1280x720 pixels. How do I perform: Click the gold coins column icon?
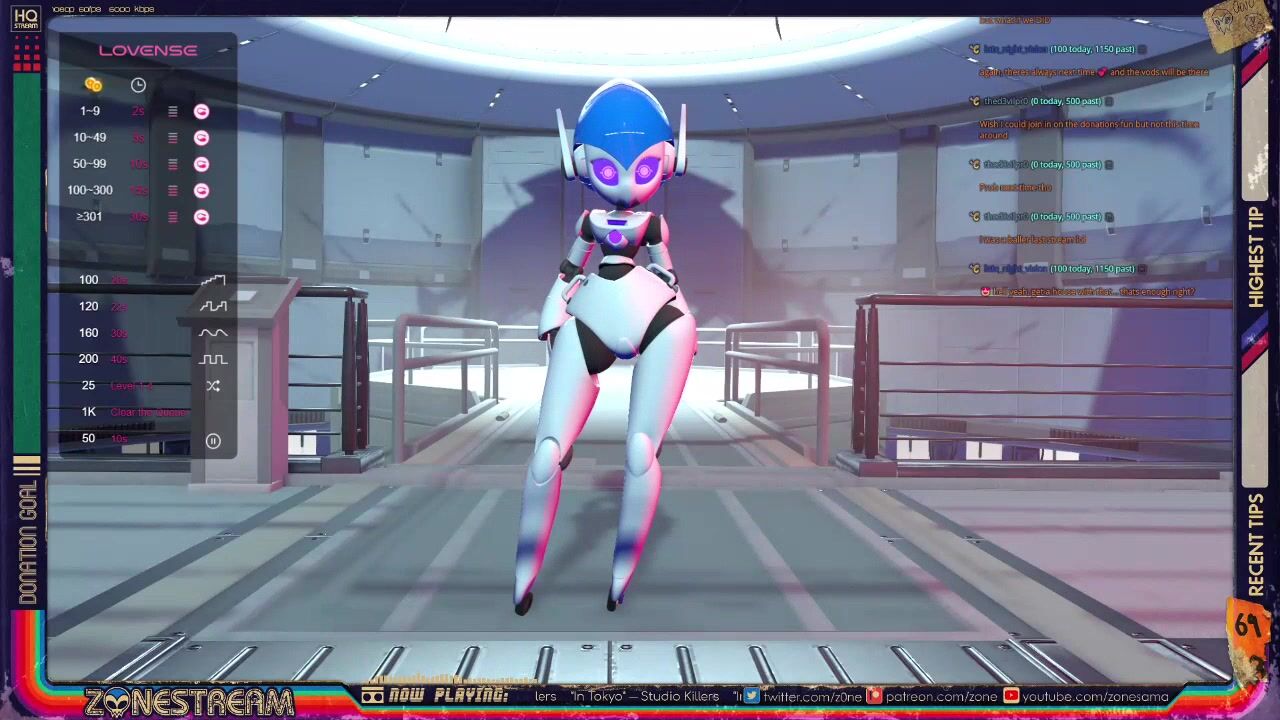[x=93, y=85]
